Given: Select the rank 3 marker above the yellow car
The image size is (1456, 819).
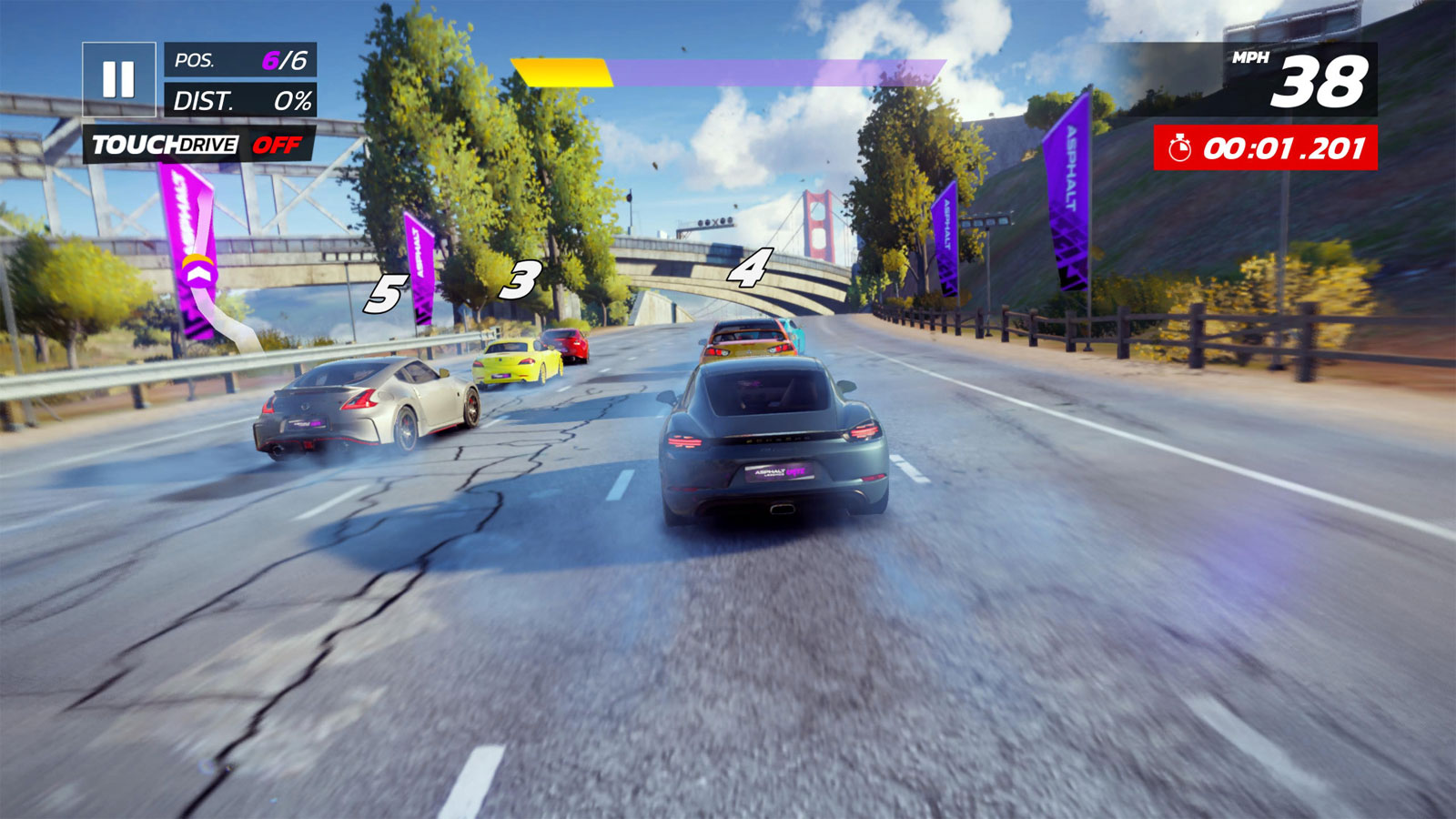Looking at the screenshot, I should click(521, 279).
